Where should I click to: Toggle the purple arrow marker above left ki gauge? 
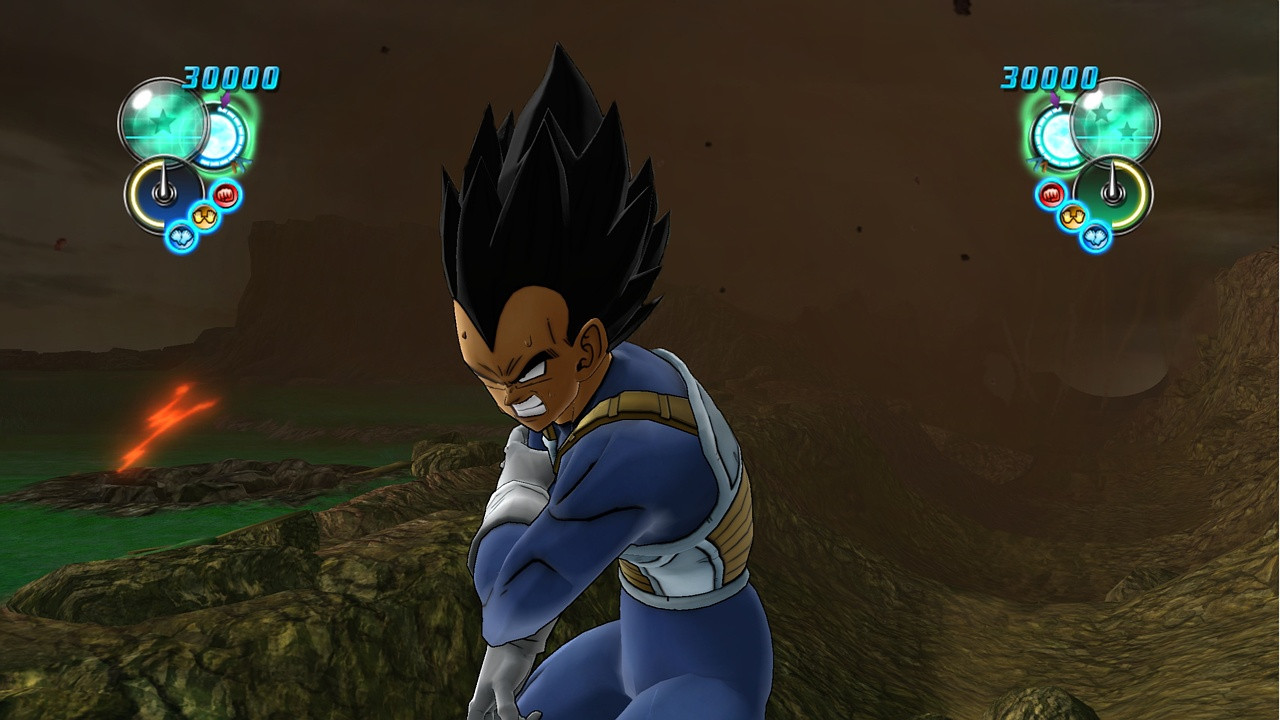pos(225,100)
